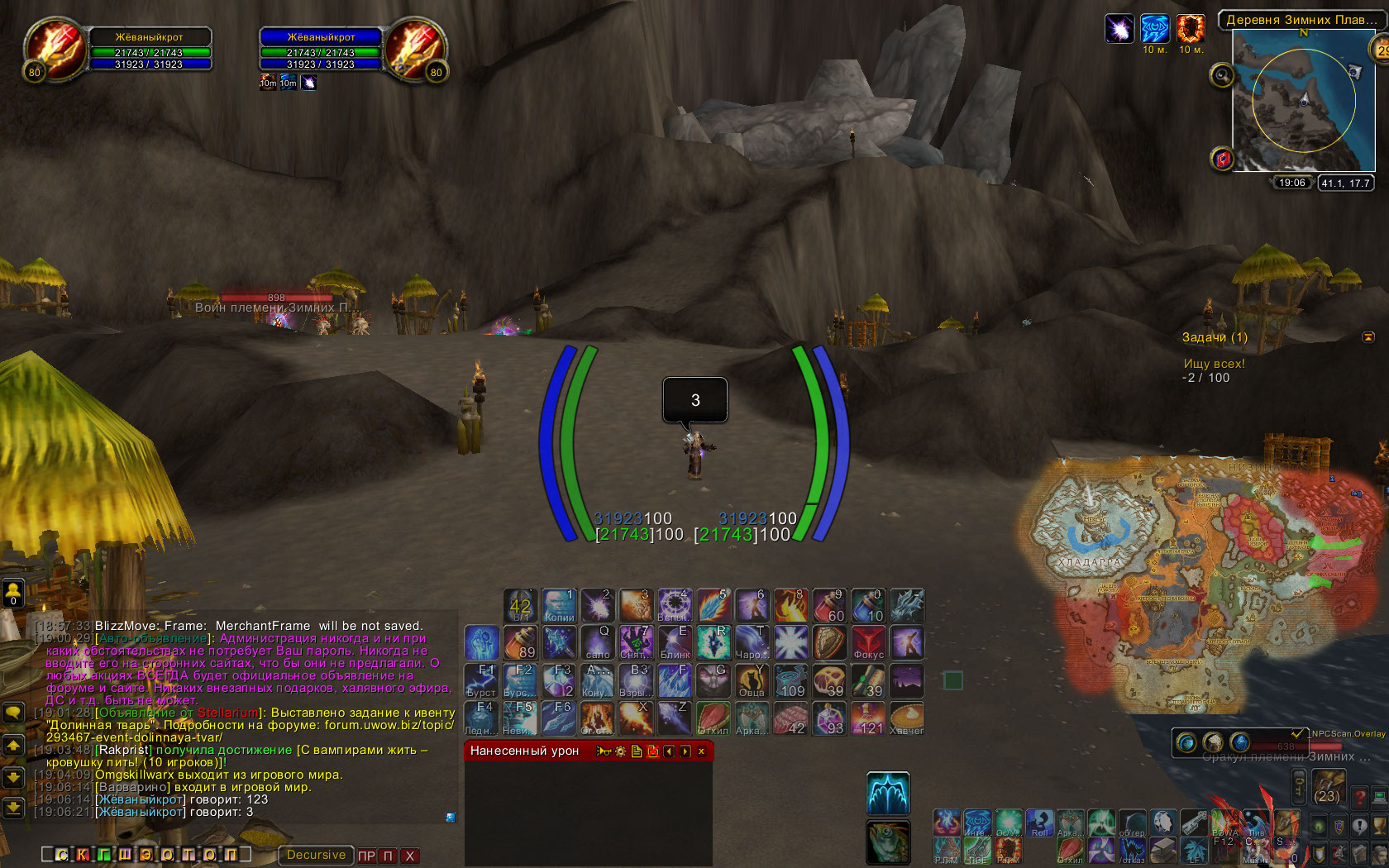Use the Копии ability on key 1
Viewport: 1389px width, 868px height.
click(x=559, y=605)
